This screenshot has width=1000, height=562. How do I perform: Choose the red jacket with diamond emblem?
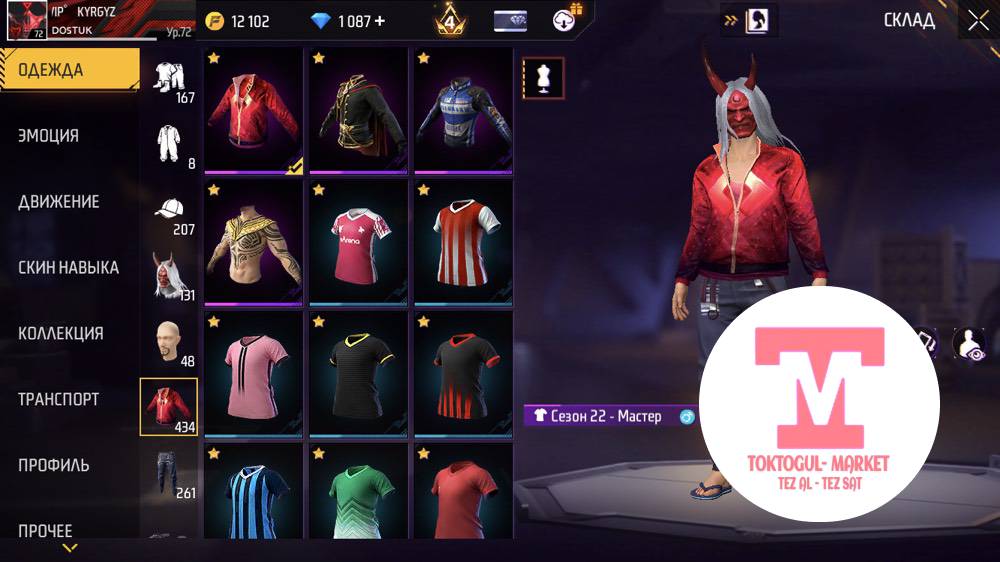click(253, 110)
